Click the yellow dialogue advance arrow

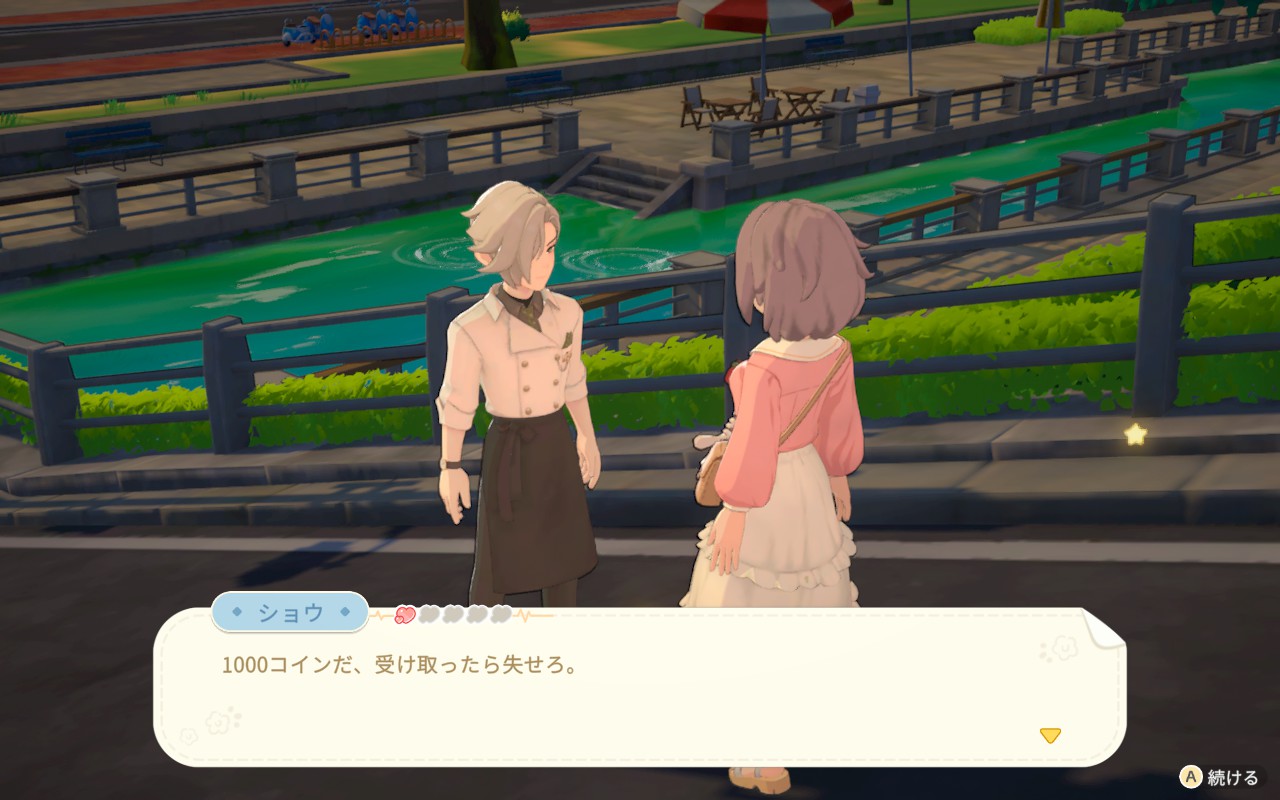tap(1049, 736)
